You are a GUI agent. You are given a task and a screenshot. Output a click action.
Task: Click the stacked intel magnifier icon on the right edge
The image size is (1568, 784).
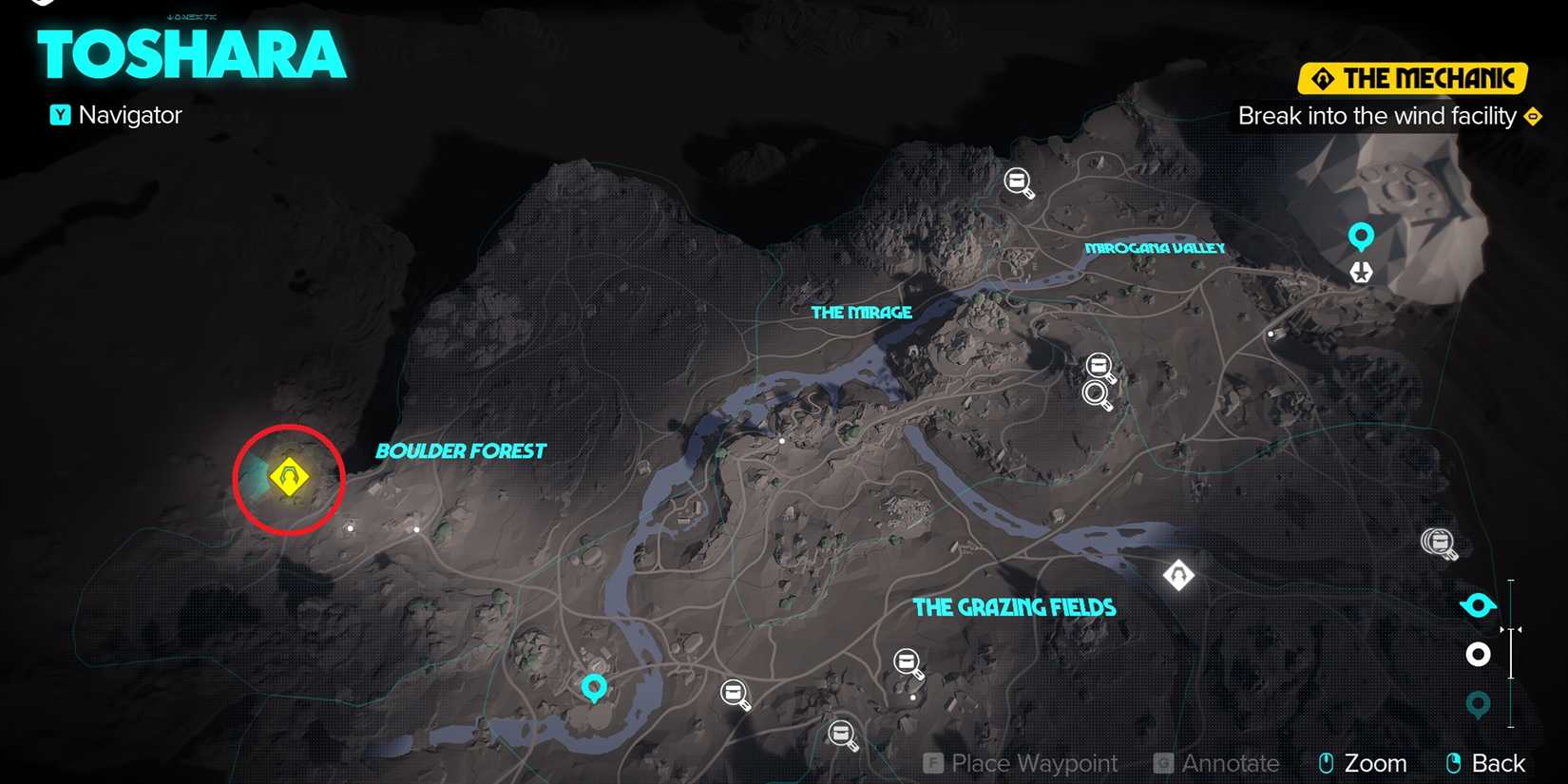click(x=1439, y=542)
